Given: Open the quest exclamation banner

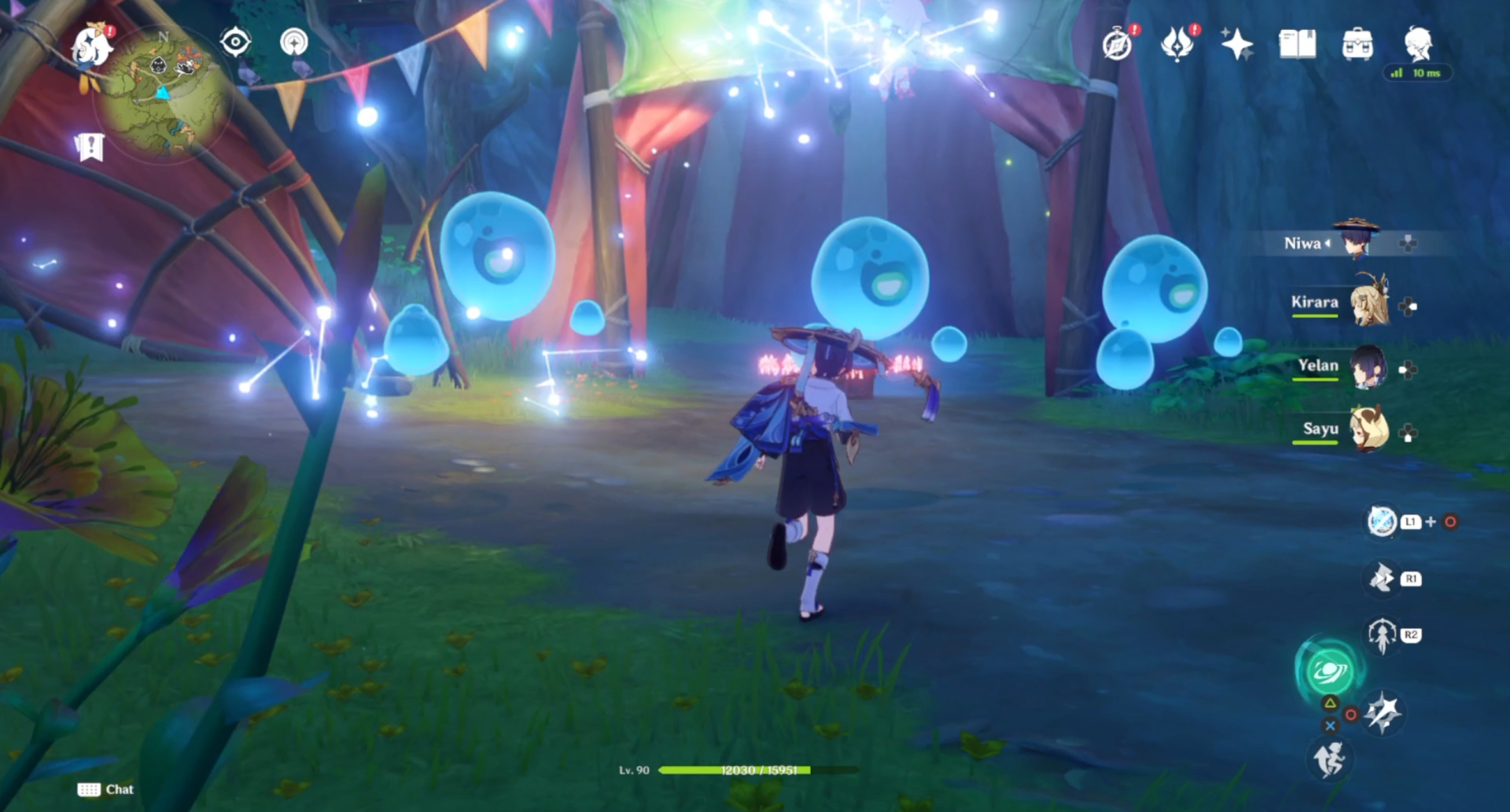Looking at the screenshot, I should click(92, 145).
